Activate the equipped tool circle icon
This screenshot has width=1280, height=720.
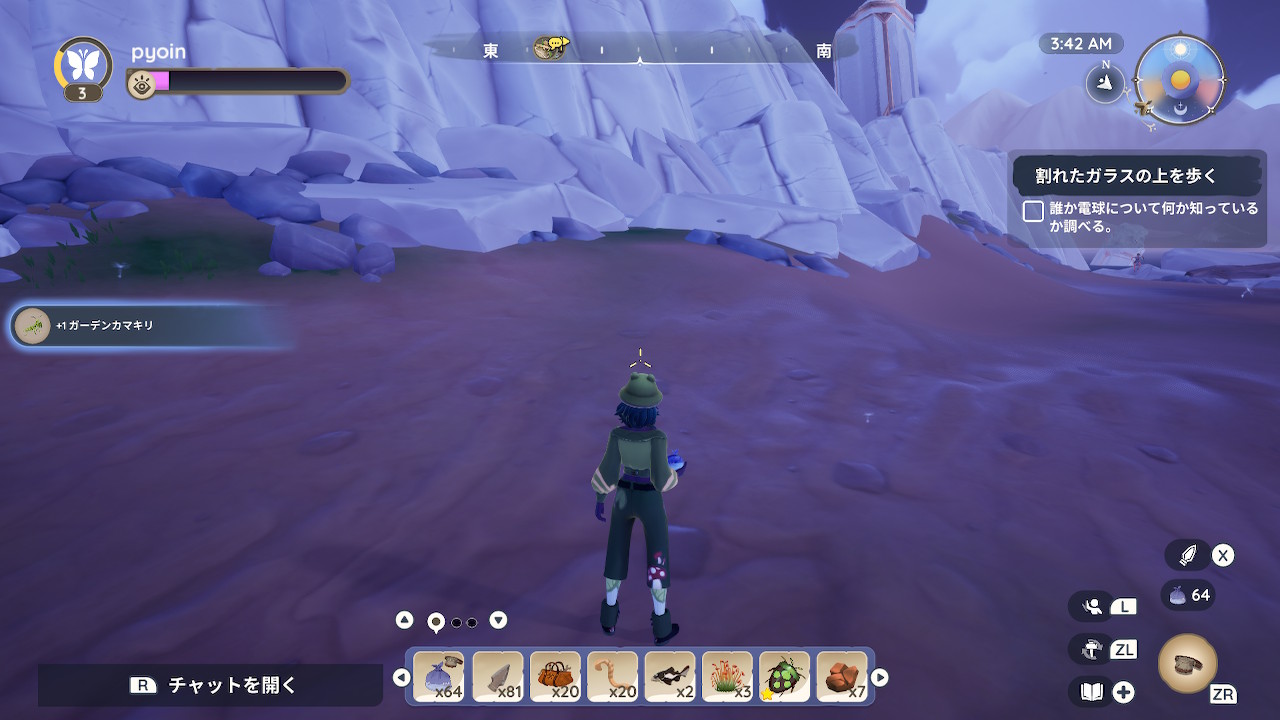pyautogui.click(x=1187, y=663)
